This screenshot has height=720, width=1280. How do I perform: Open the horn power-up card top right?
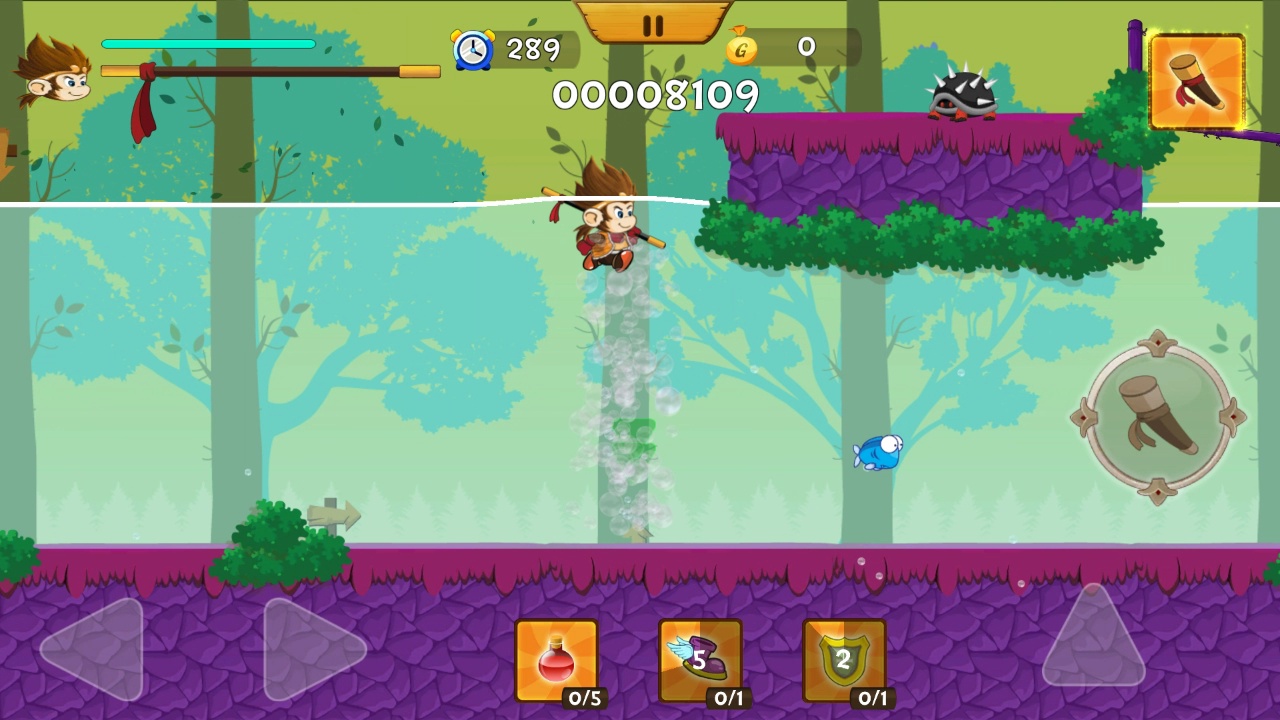(1197, 82)
